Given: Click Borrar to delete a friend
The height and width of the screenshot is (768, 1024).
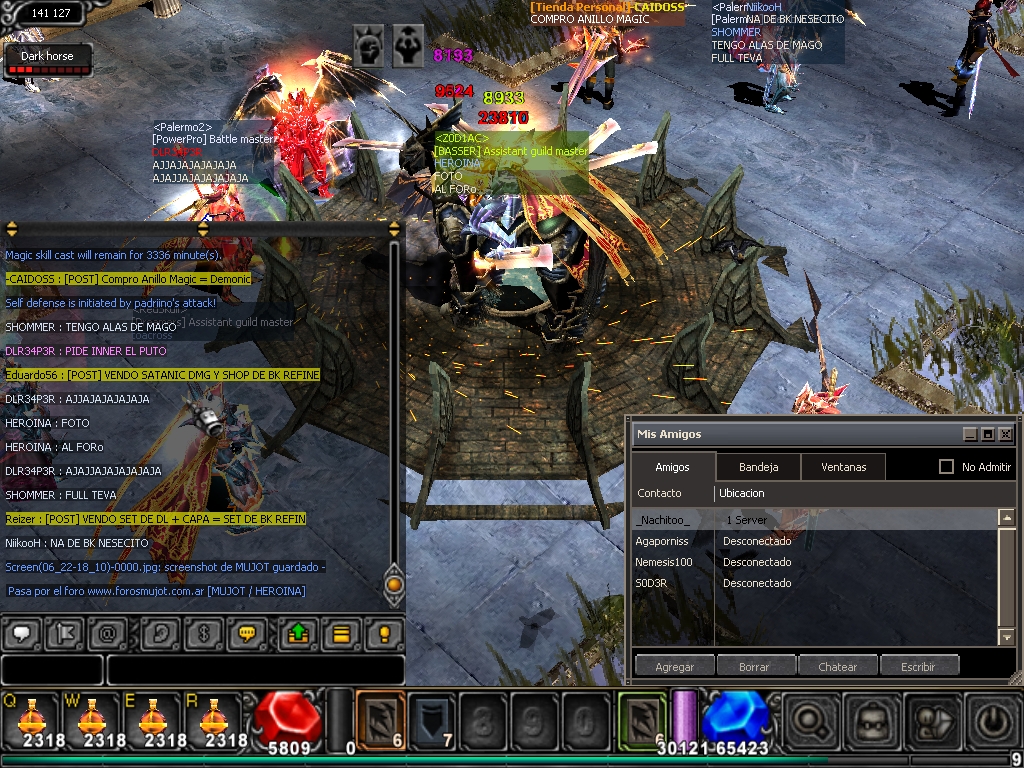Looking at the screenshot, I should click(x=754, y=667).
